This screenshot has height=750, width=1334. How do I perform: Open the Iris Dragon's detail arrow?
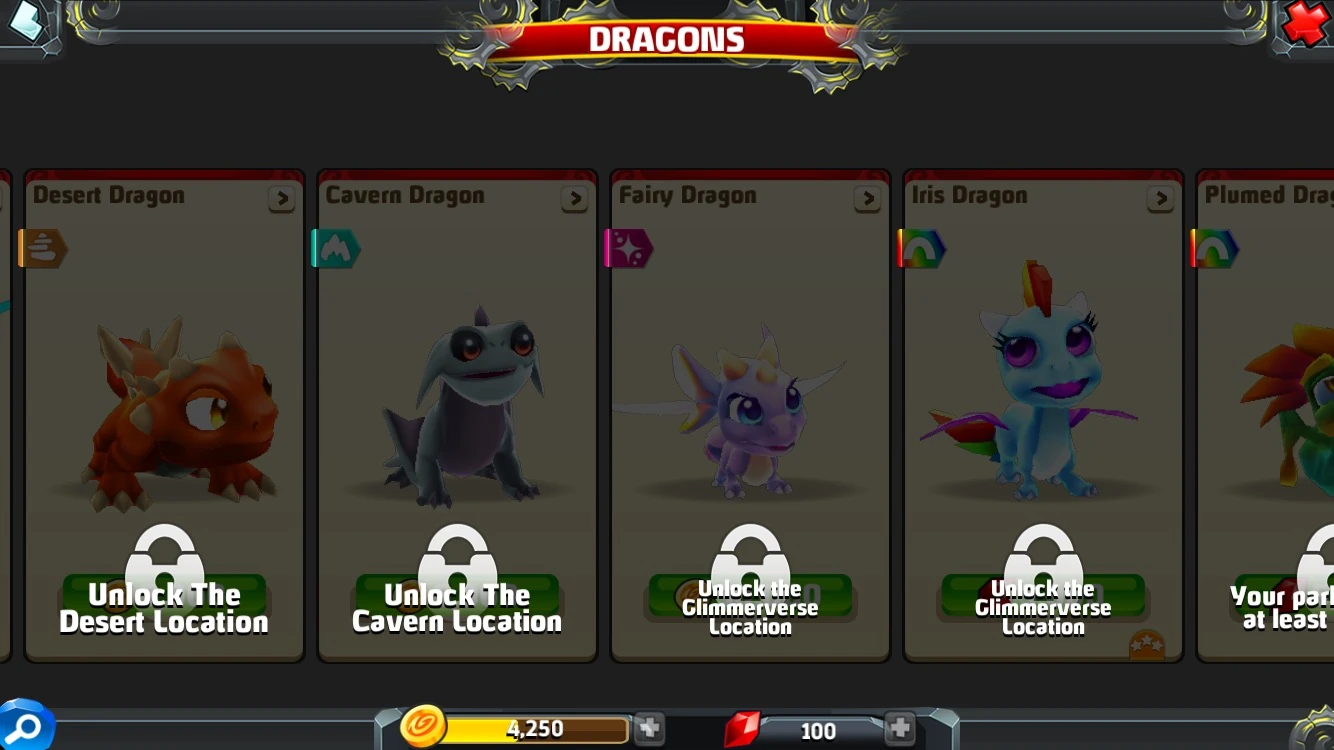click(1160, 199)
